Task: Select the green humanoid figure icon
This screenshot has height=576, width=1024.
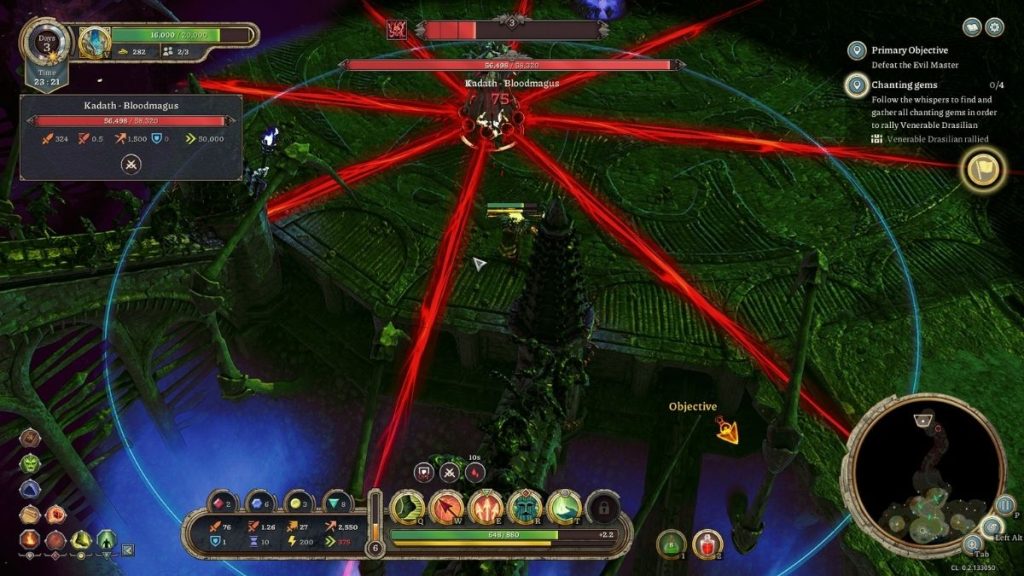Action: pos(104,540)
